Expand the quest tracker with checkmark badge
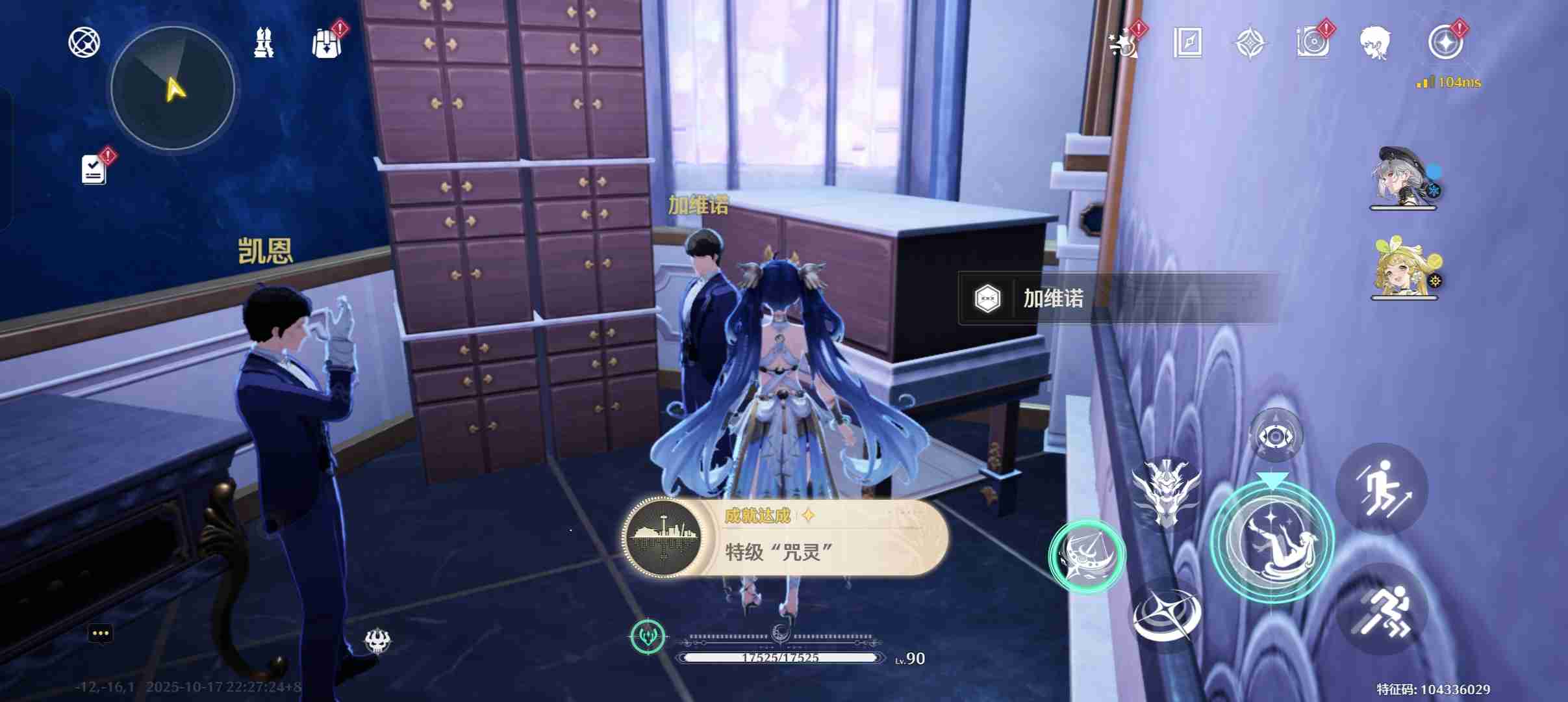 (93, 168)
